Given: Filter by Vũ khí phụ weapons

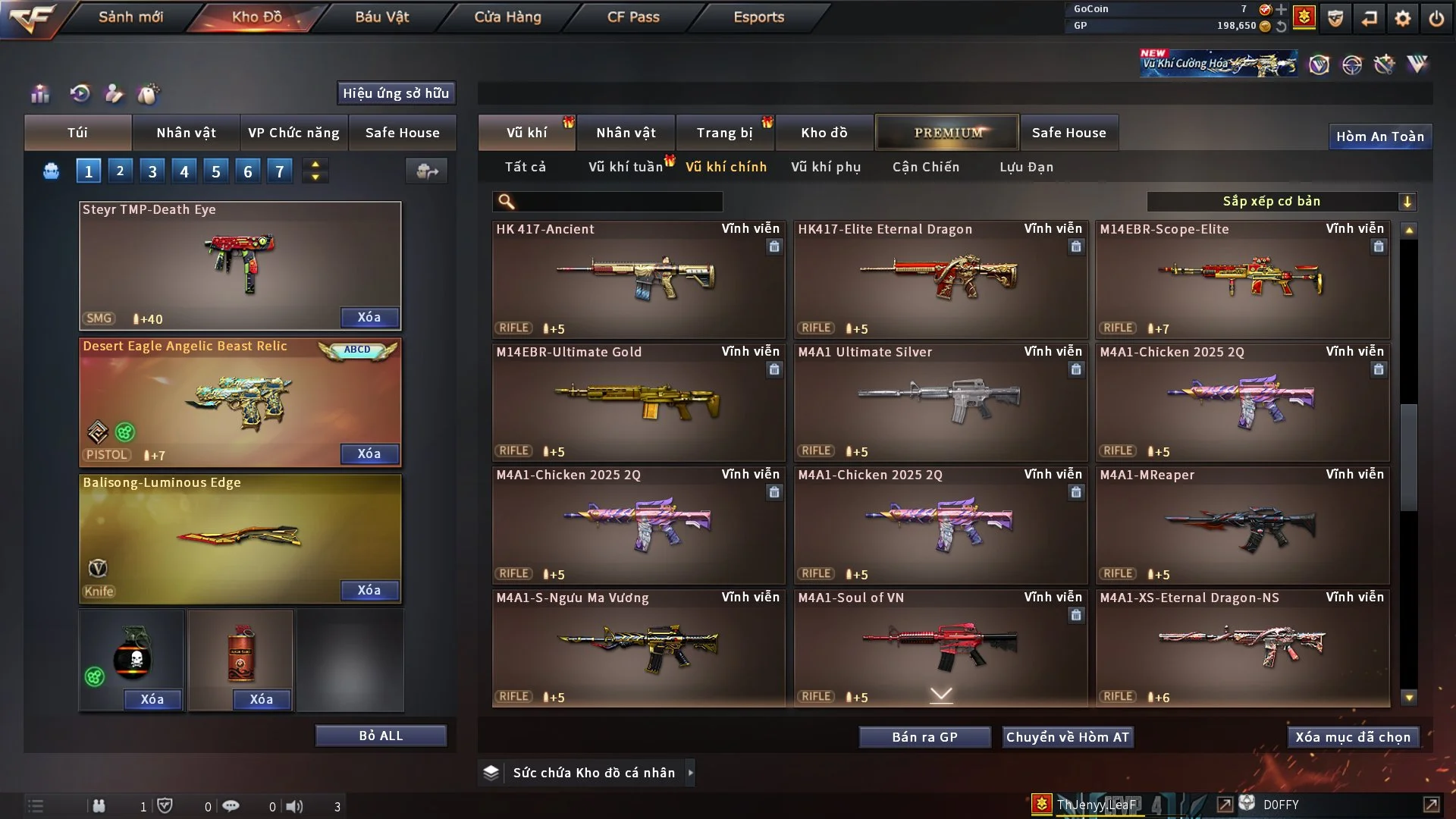Looking at the screenshot, I should pos(825,167).
